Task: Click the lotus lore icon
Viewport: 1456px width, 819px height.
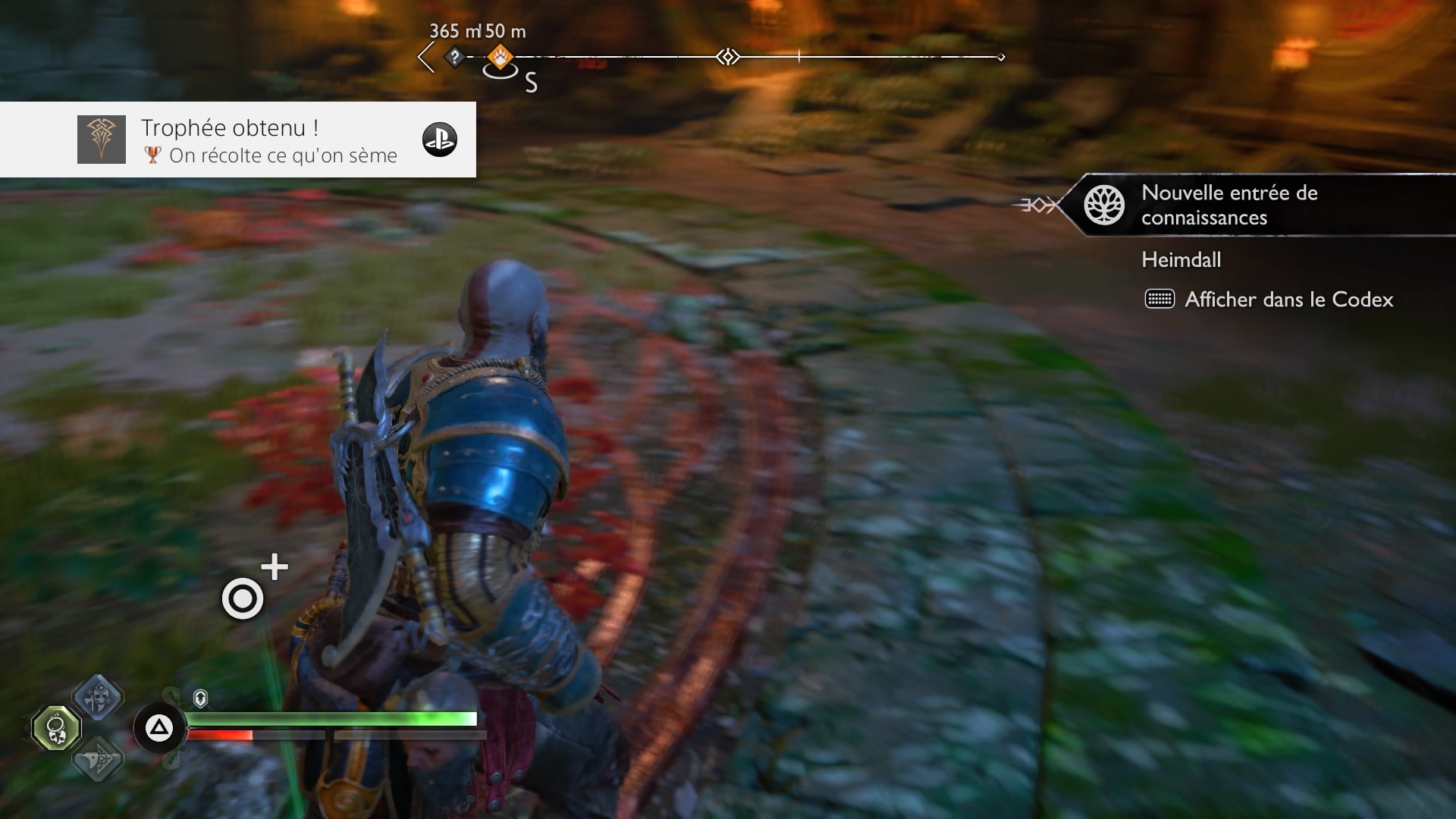Action: (1104, 205)
